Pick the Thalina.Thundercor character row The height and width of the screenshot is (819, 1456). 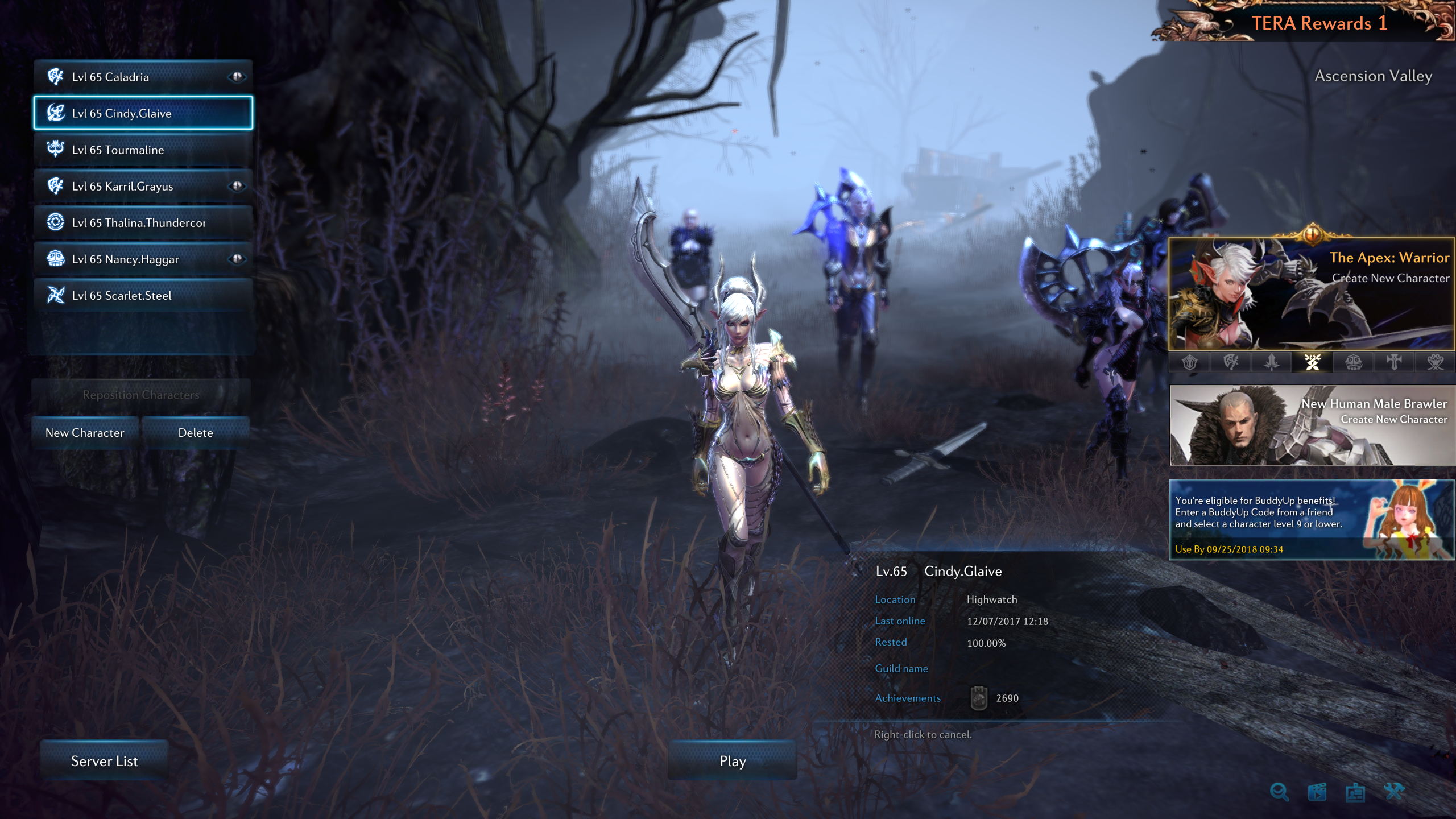142,222
